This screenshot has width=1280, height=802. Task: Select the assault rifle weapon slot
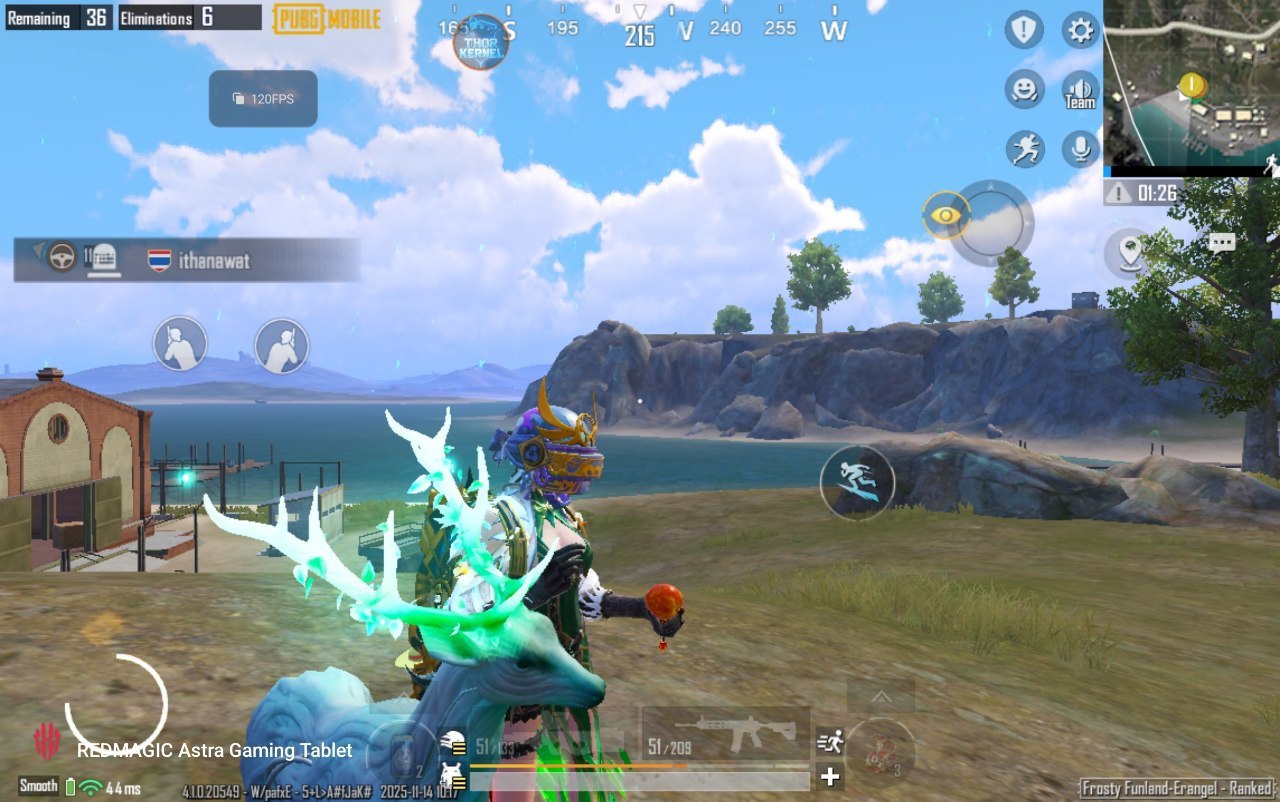click(726, 736)
